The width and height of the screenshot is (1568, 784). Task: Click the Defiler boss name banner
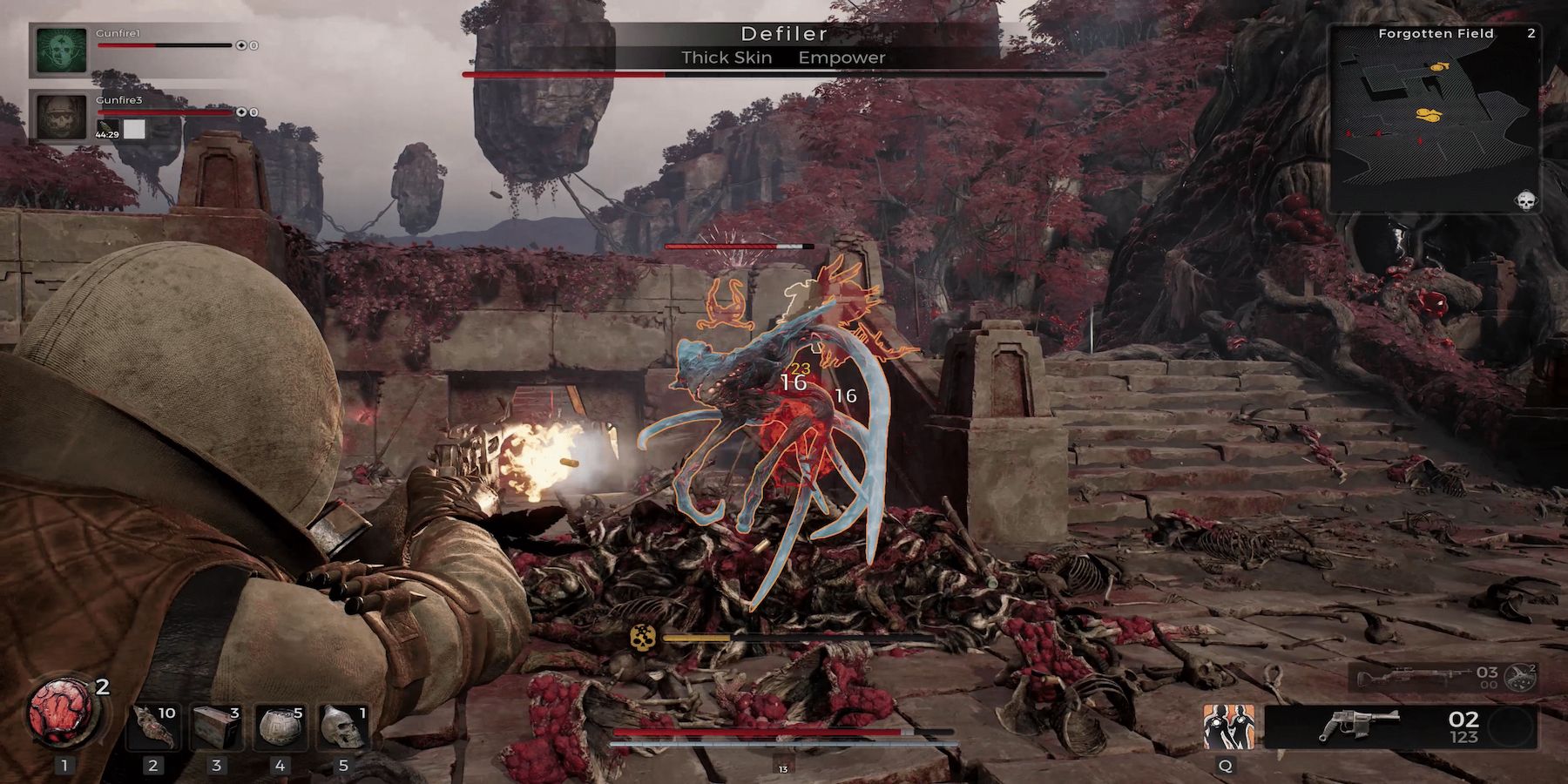pyautogui.click(x=783, y=34)
